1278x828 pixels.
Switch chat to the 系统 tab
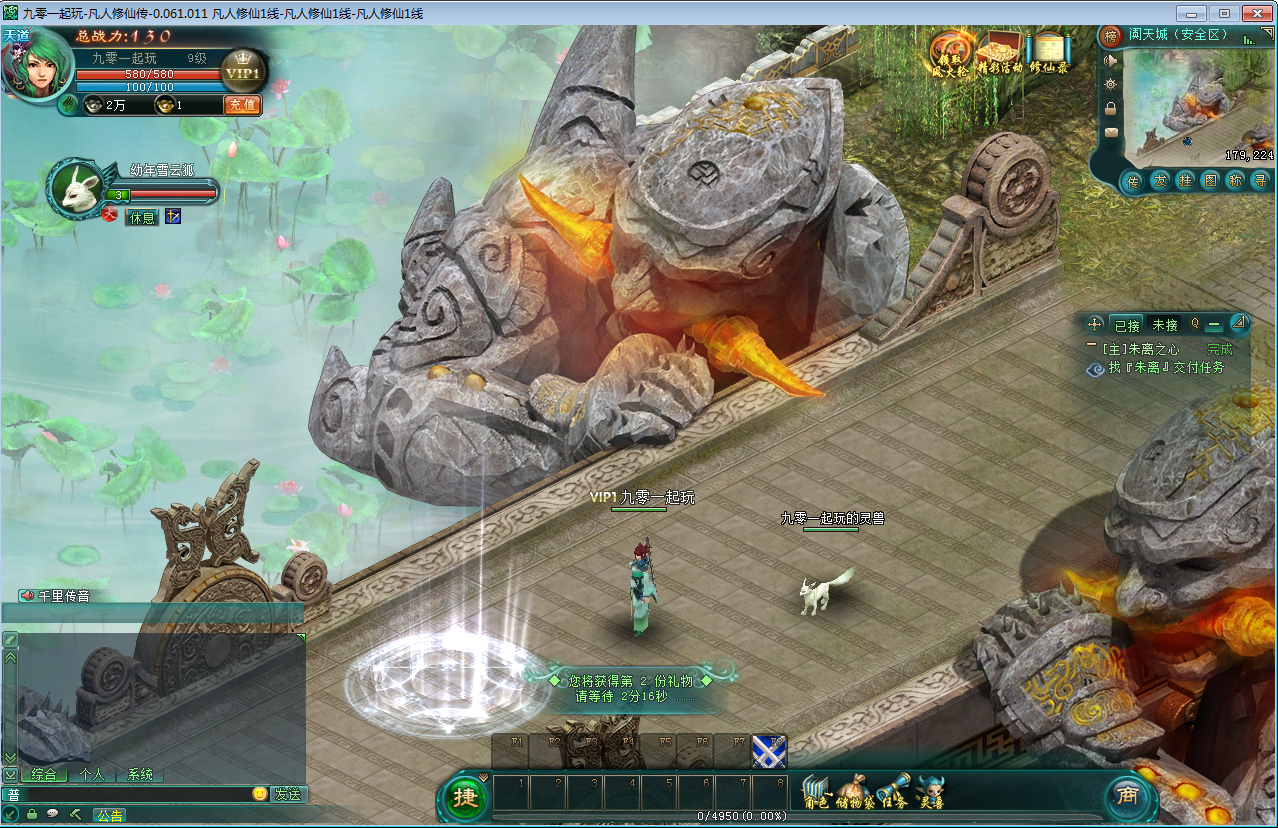click(140, 774)
